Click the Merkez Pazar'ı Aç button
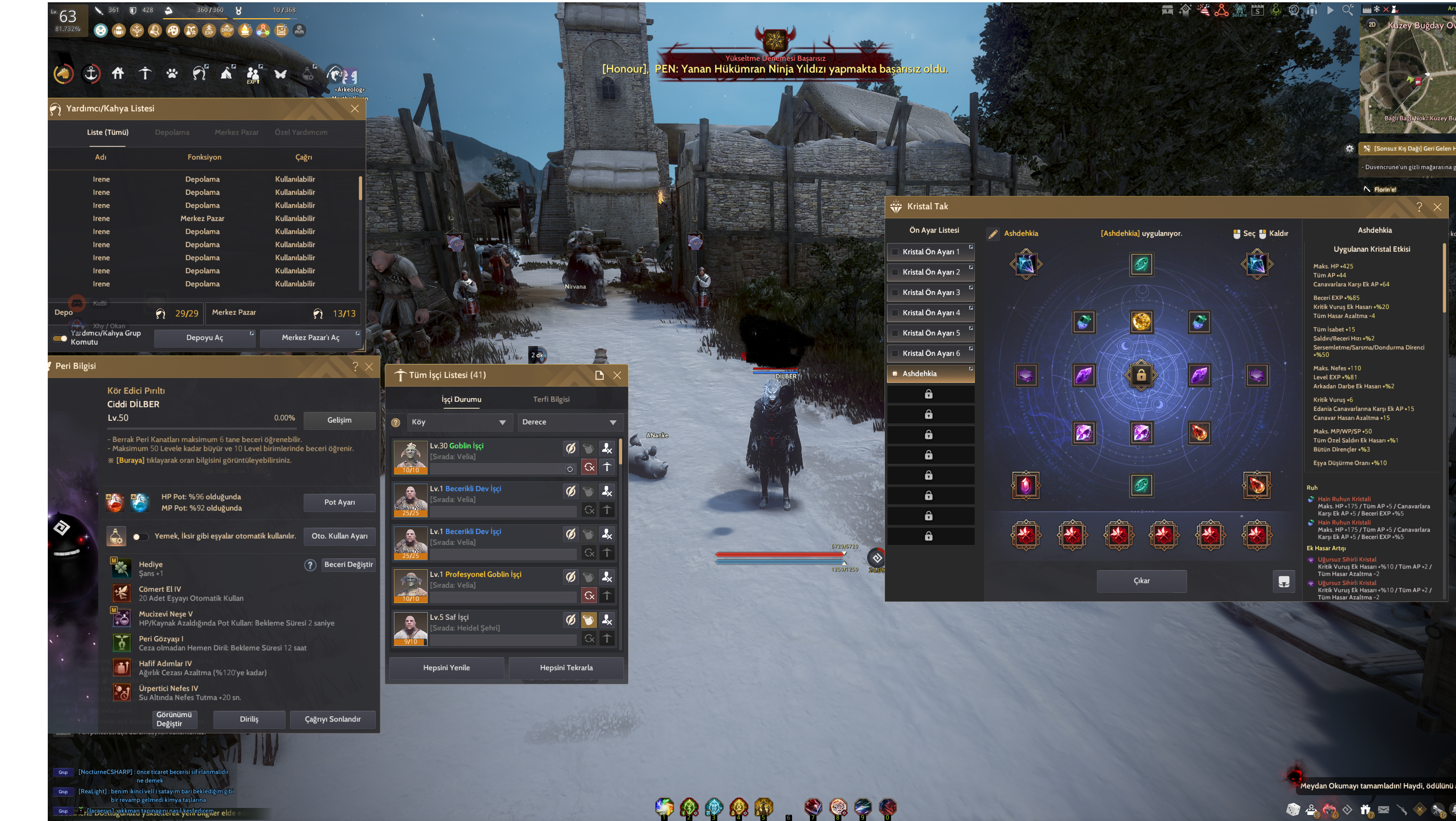This screenshot has height=821, width=1456. click(x=310, y=338)
